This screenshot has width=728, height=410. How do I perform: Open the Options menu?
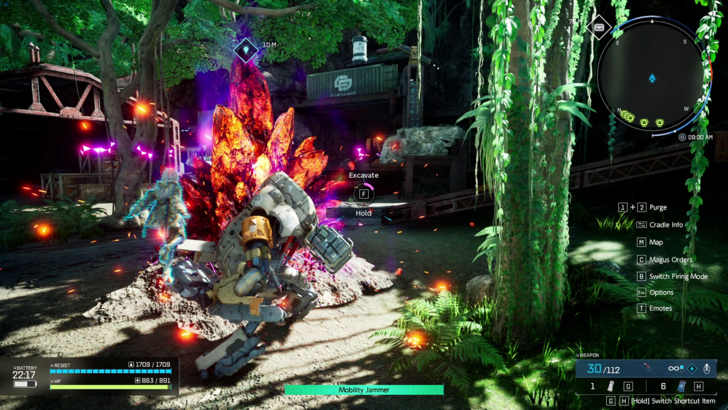661,293
